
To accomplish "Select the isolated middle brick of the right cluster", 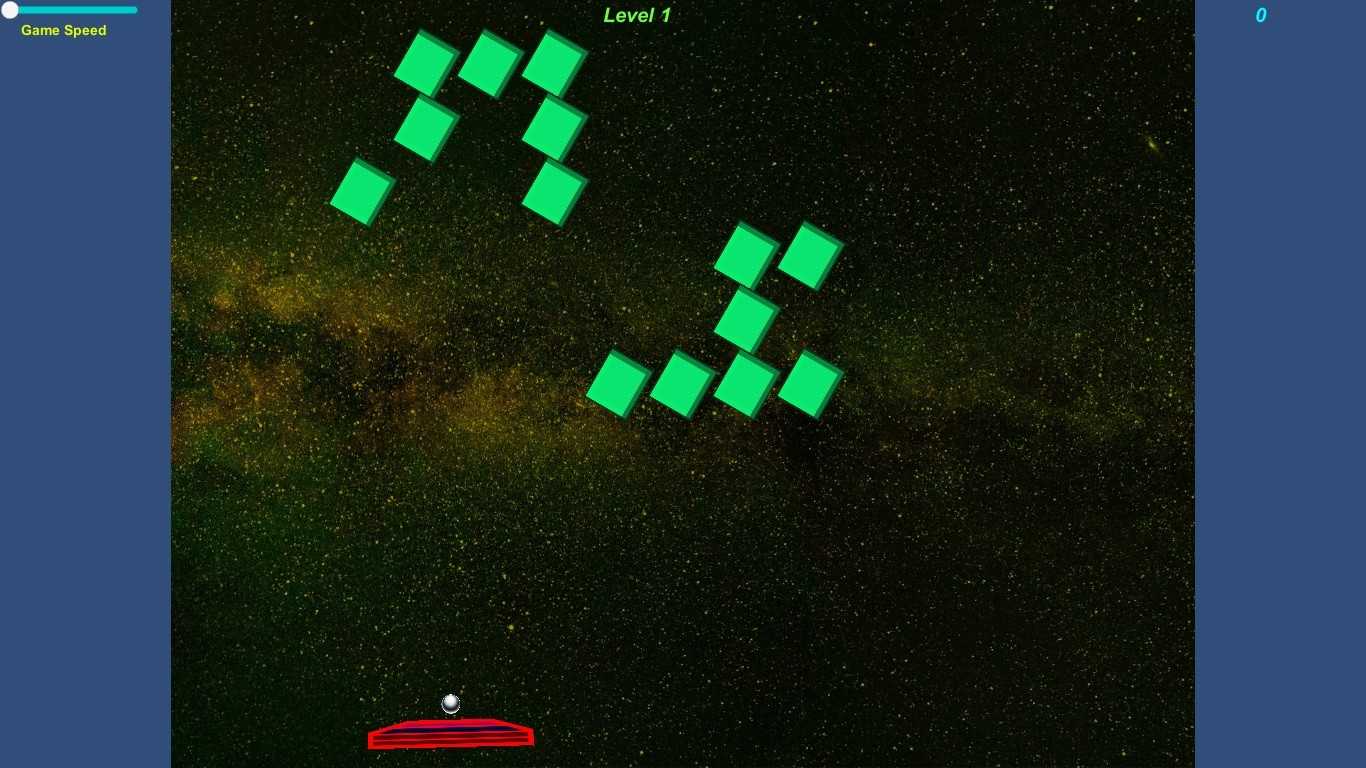I will coord(744,320).
